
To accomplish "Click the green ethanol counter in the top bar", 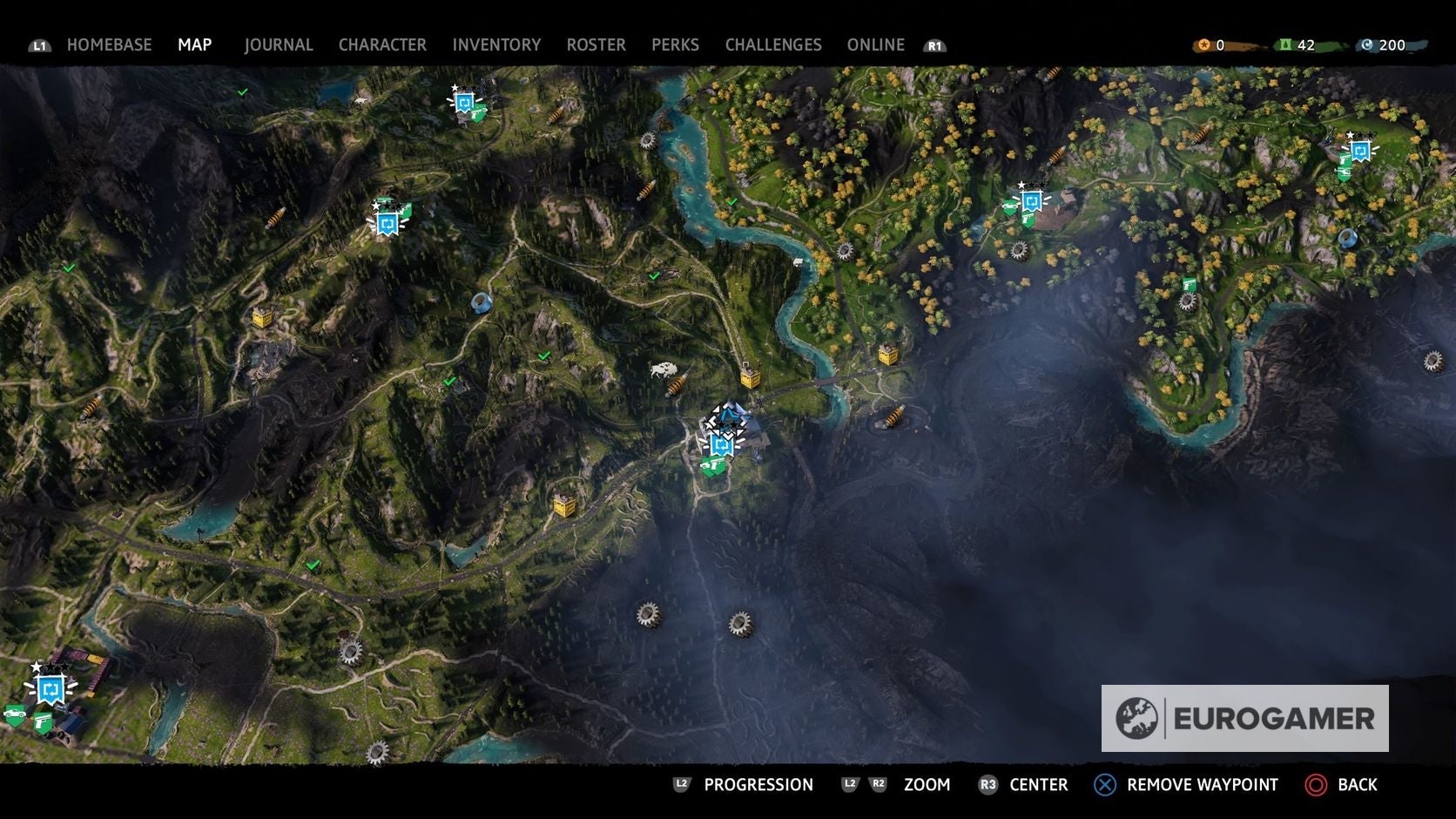I will pyautogui.click(x=1295, y=44).
